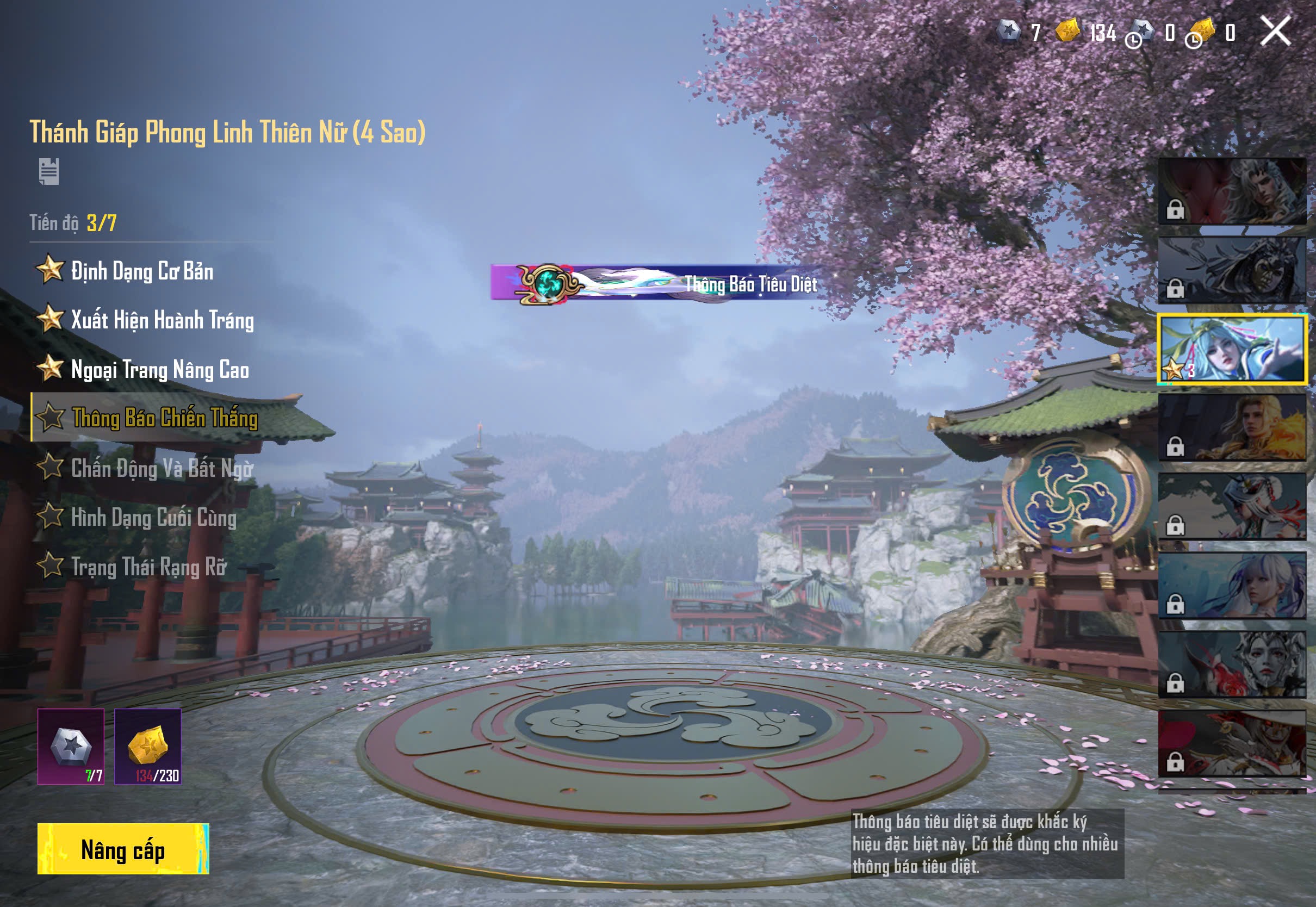The image size is (1316, 907).
Task: Open the Thông Báo Chiến Thắng level
Action: (164, 418)
